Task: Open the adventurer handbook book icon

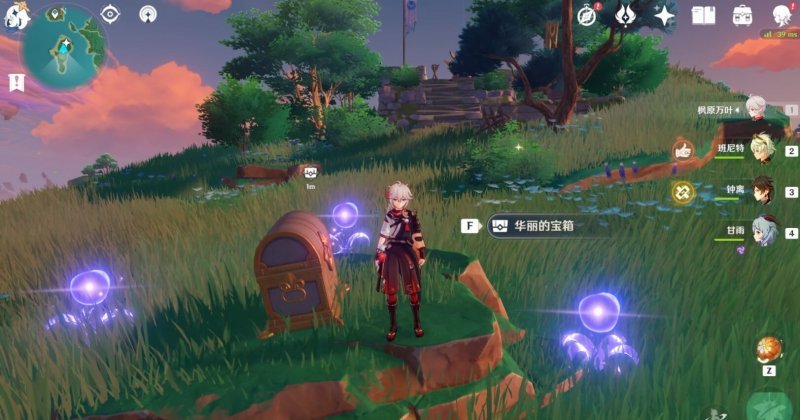Action: coord(704,15)
